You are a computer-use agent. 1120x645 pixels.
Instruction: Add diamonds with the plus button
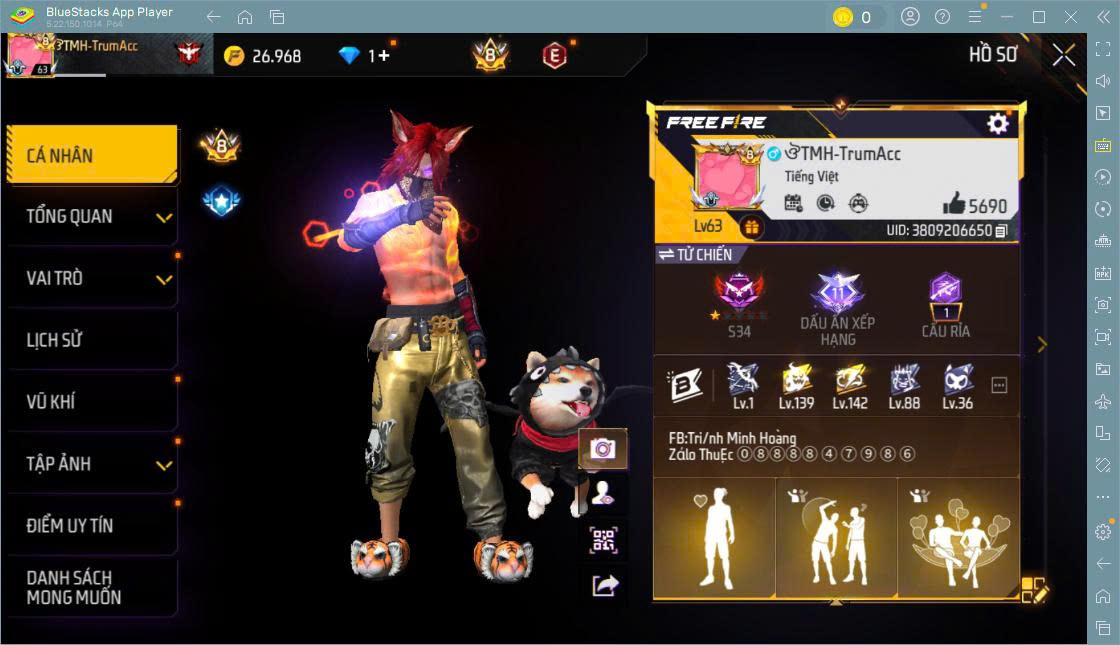click(384, 56)
